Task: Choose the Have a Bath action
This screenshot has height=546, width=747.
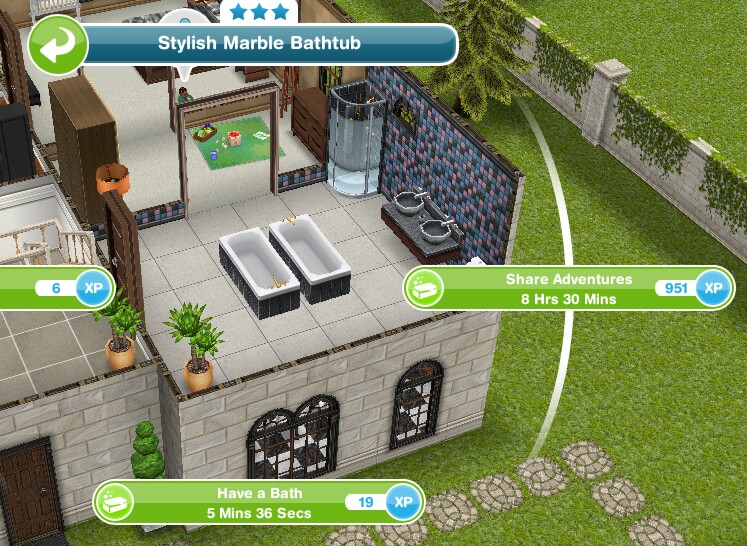Action: pos(259,502)
